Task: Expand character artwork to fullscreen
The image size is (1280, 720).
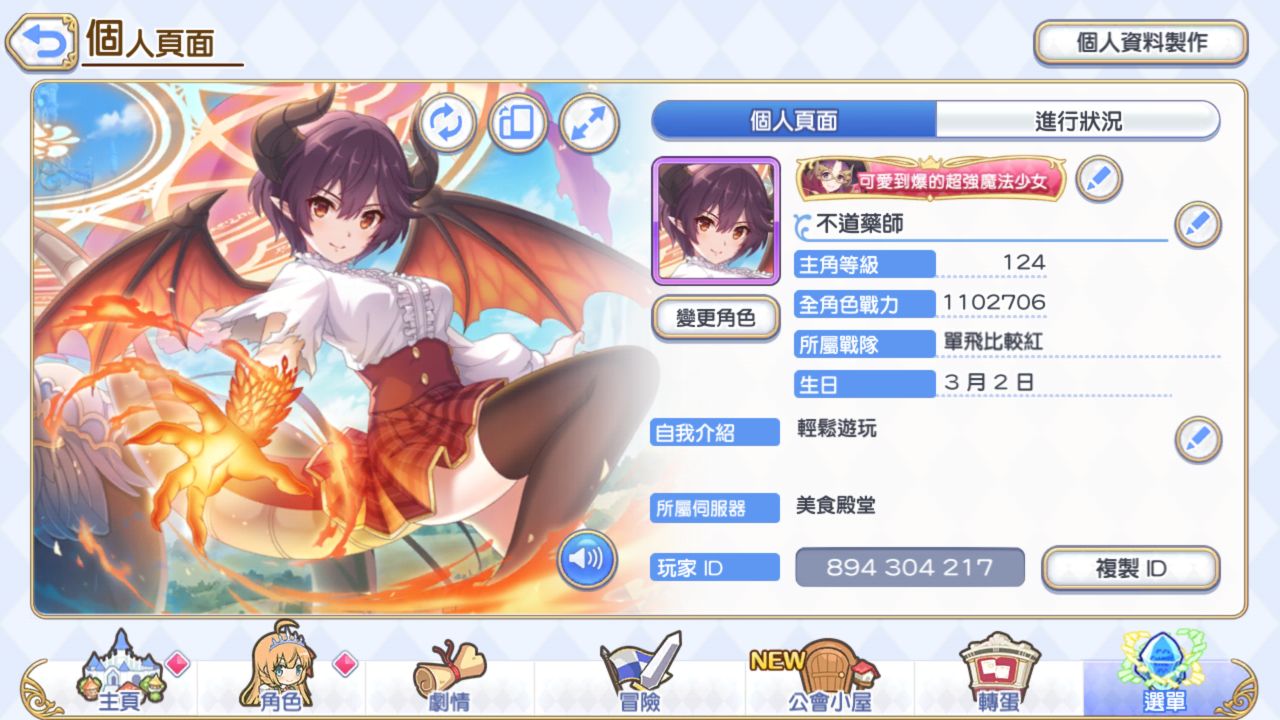Action: click(x=589, y=123)
